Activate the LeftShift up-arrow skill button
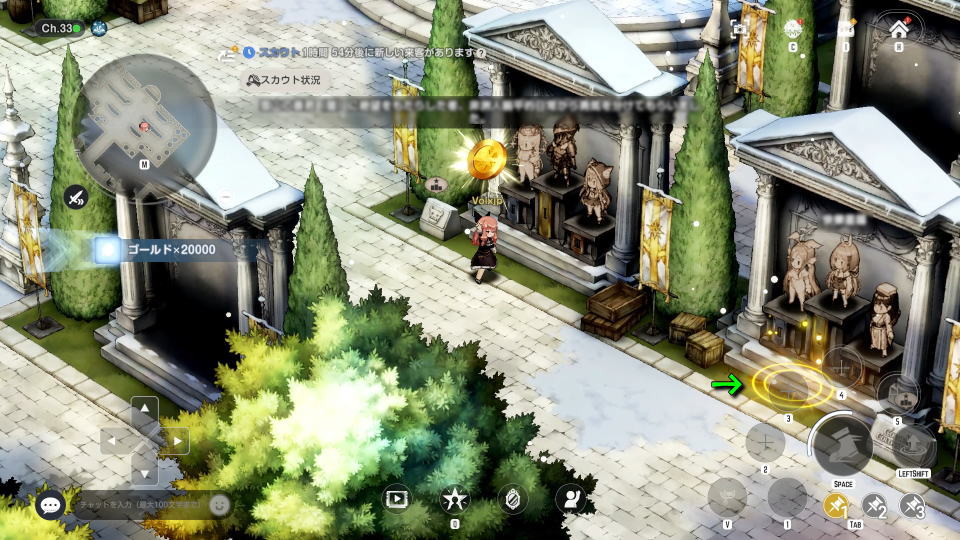Viewport: 960px width, 540px height. click(x=914, y=446)
